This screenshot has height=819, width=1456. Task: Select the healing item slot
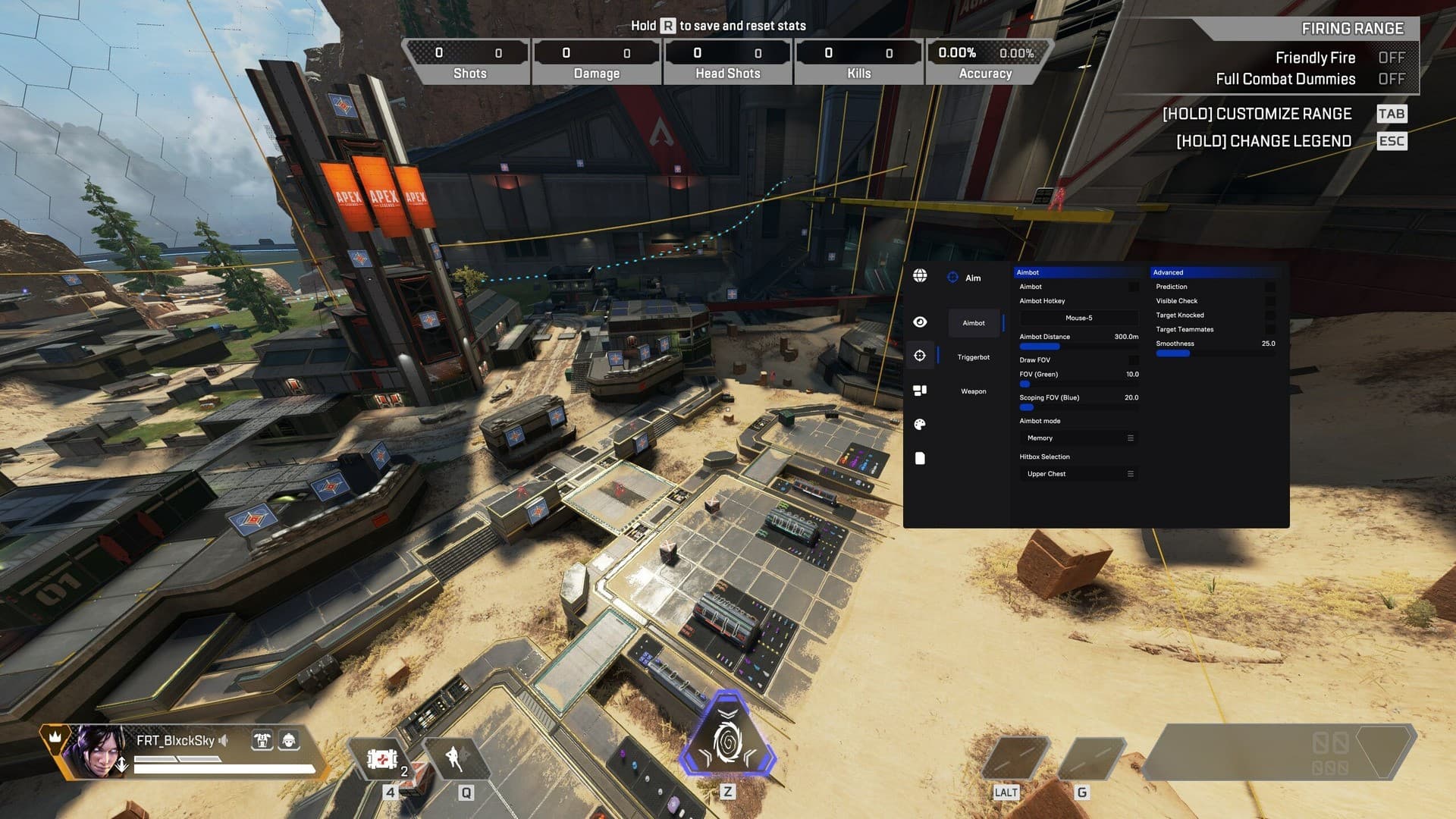click(382, 758)
